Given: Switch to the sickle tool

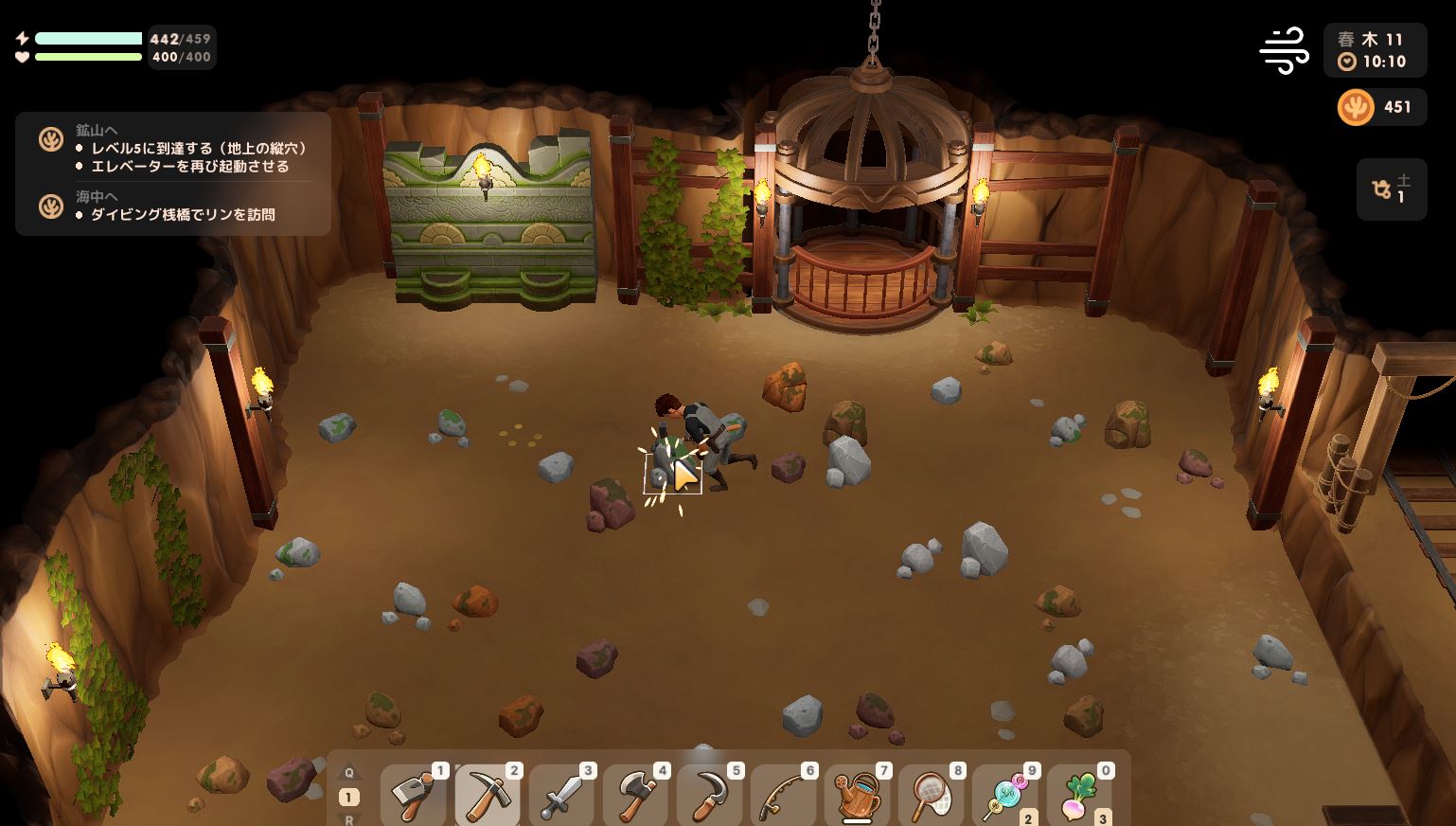Looking at the screenshot, I should click(709, 796).
